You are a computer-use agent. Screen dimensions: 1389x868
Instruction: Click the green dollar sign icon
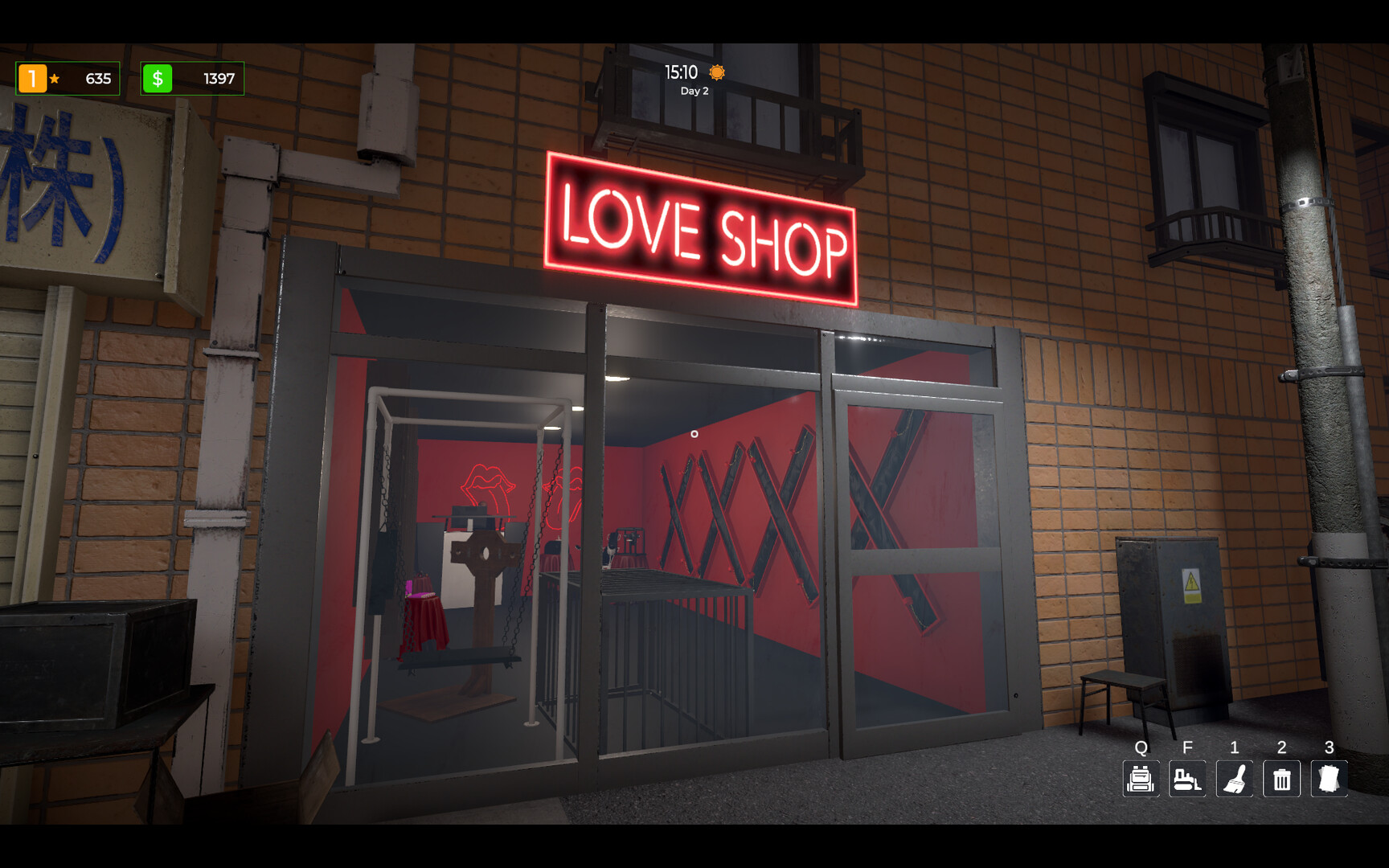click(158, 78)
